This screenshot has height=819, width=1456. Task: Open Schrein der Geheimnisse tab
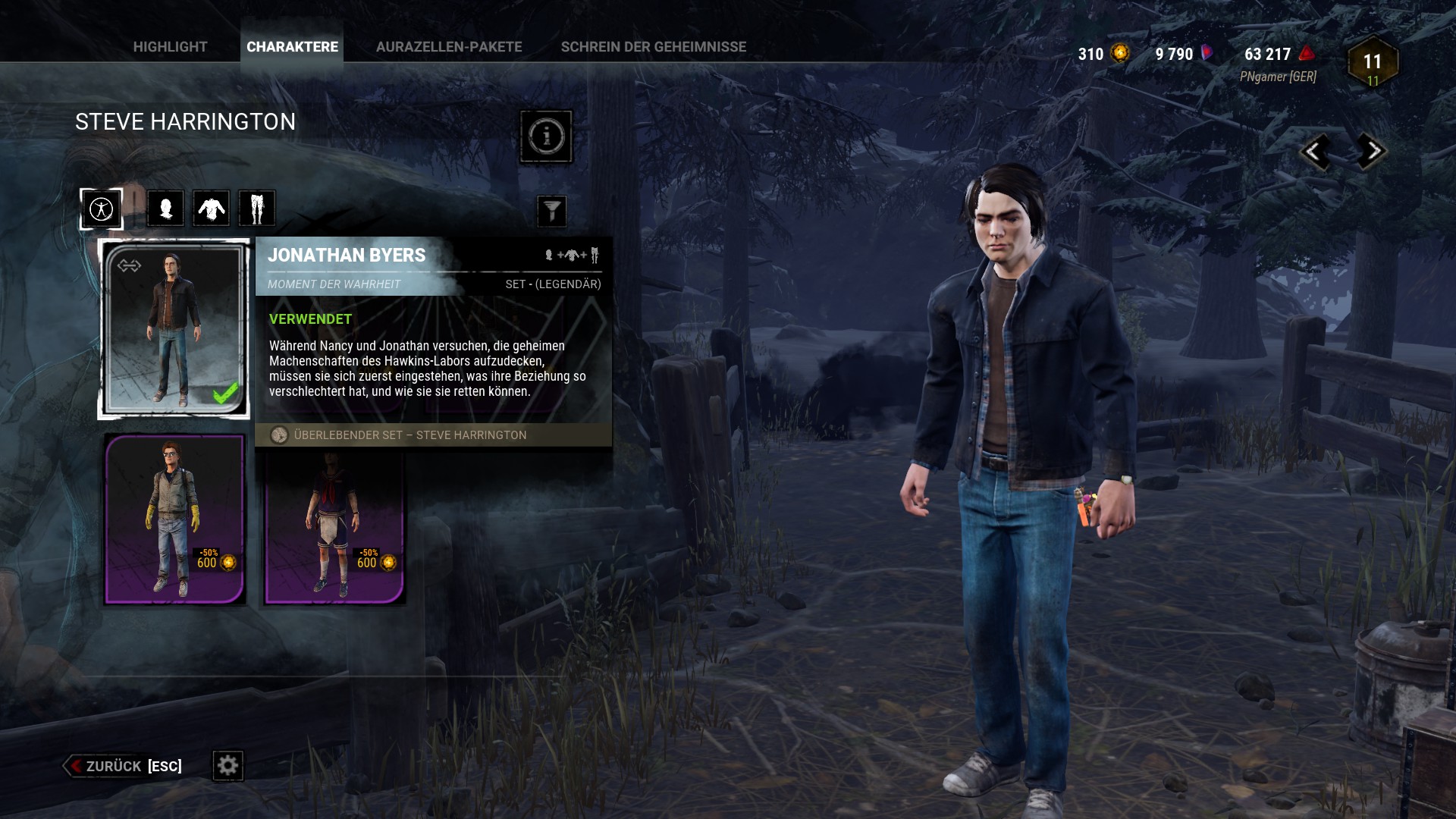[x=653, y=47]
